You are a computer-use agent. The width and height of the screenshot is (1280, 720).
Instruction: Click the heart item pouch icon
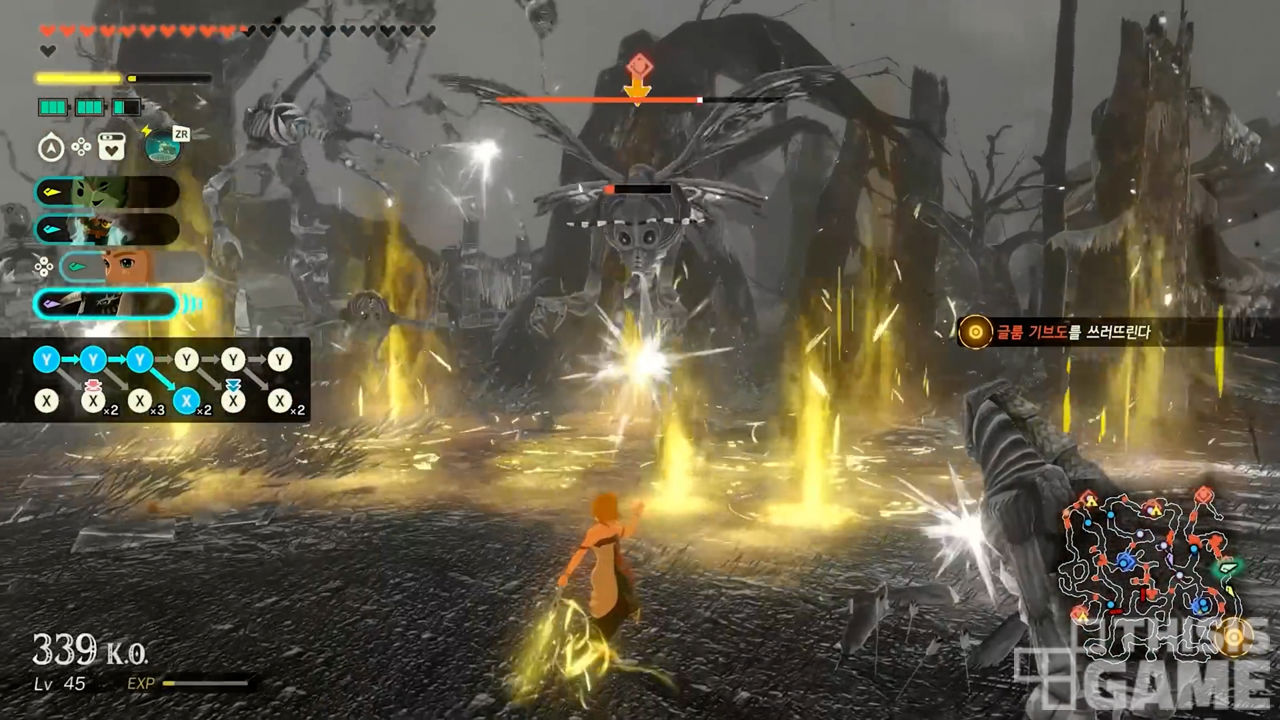tap(112, 148)
